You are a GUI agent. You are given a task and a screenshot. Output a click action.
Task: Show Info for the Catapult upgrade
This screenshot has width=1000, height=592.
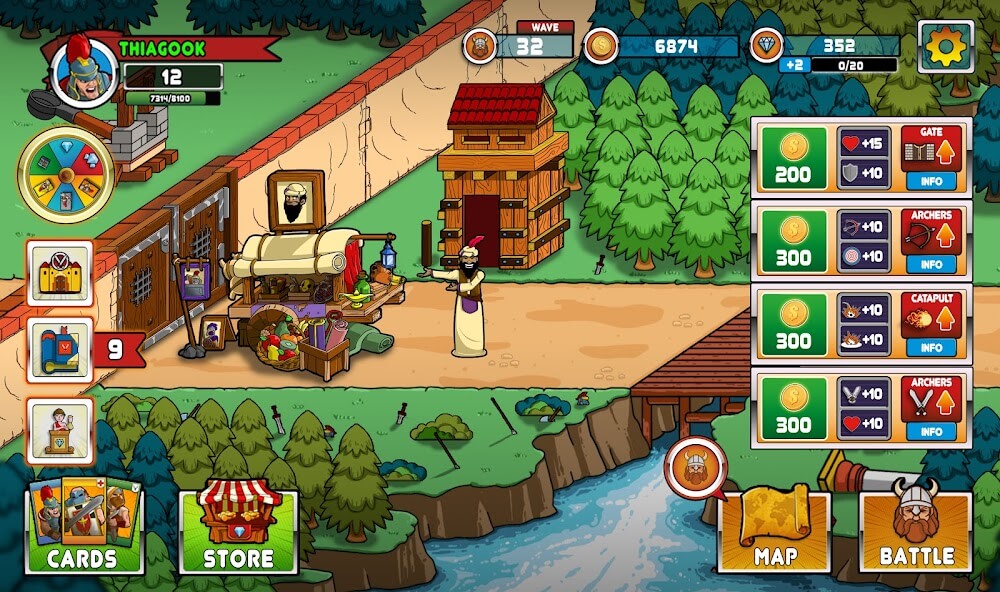931,347
